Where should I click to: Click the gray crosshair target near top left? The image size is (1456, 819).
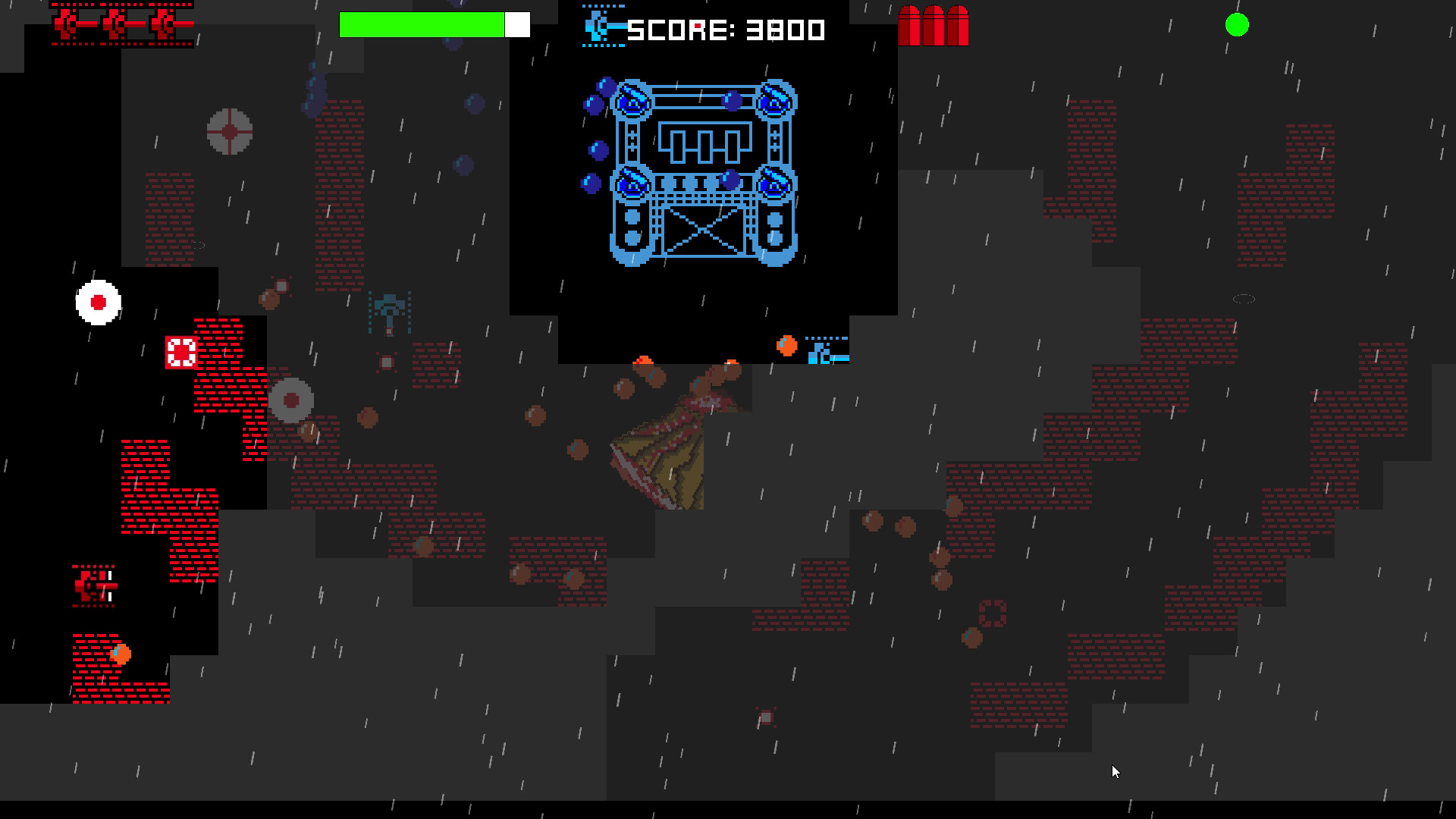coord(227,131)
